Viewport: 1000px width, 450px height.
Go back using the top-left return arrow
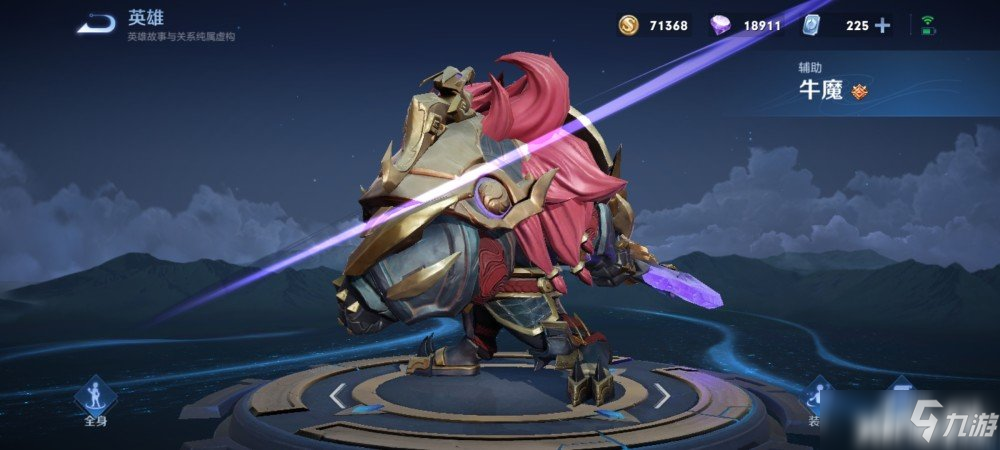[96, 24]
